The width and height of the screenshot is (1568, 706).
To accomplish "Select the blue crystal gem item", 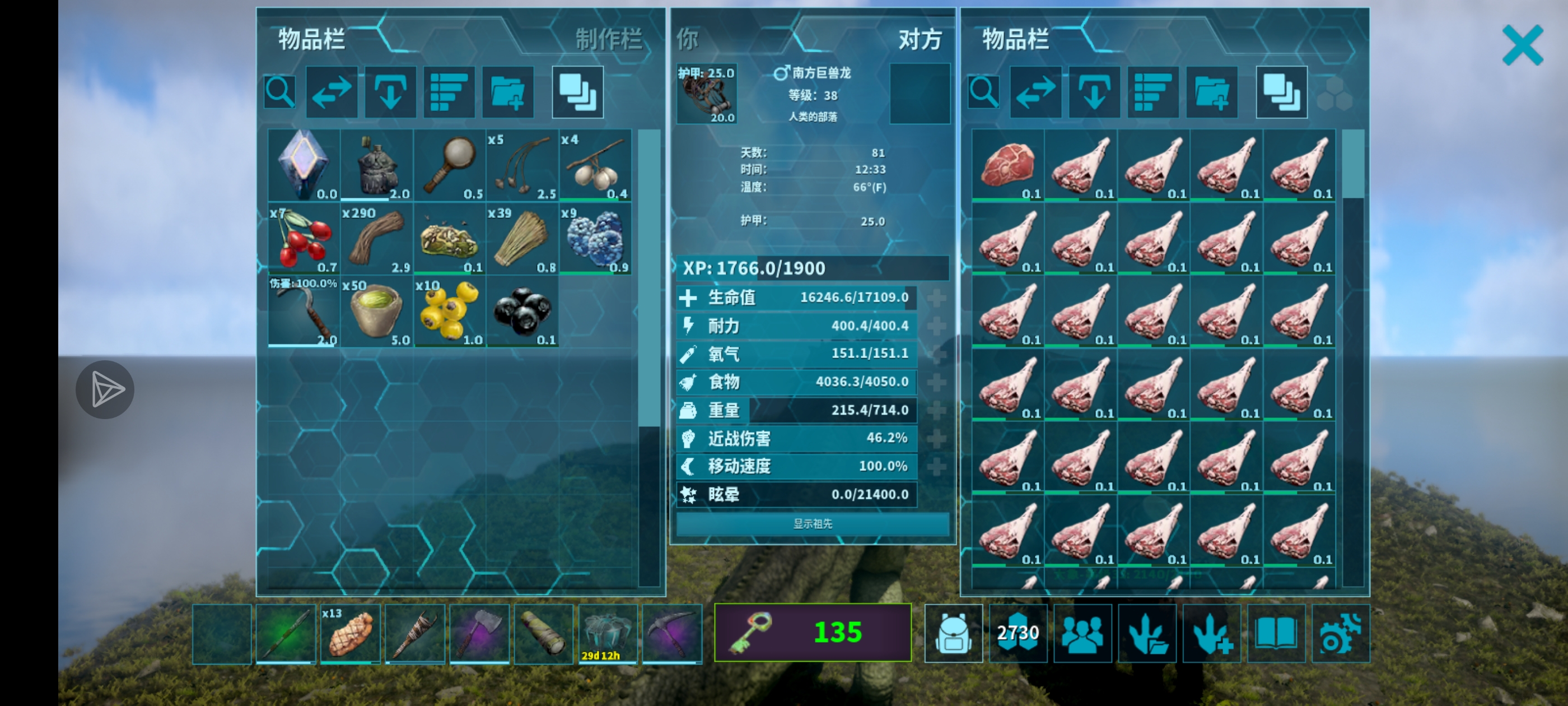I will (x=303, y=165).
